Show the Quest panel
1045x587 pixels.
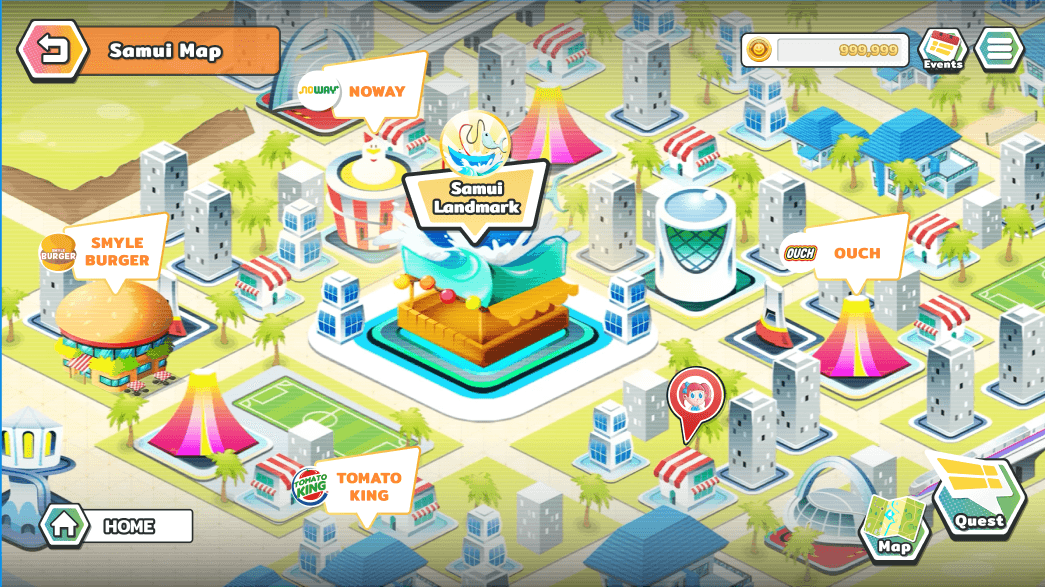(x=979, y=500)
